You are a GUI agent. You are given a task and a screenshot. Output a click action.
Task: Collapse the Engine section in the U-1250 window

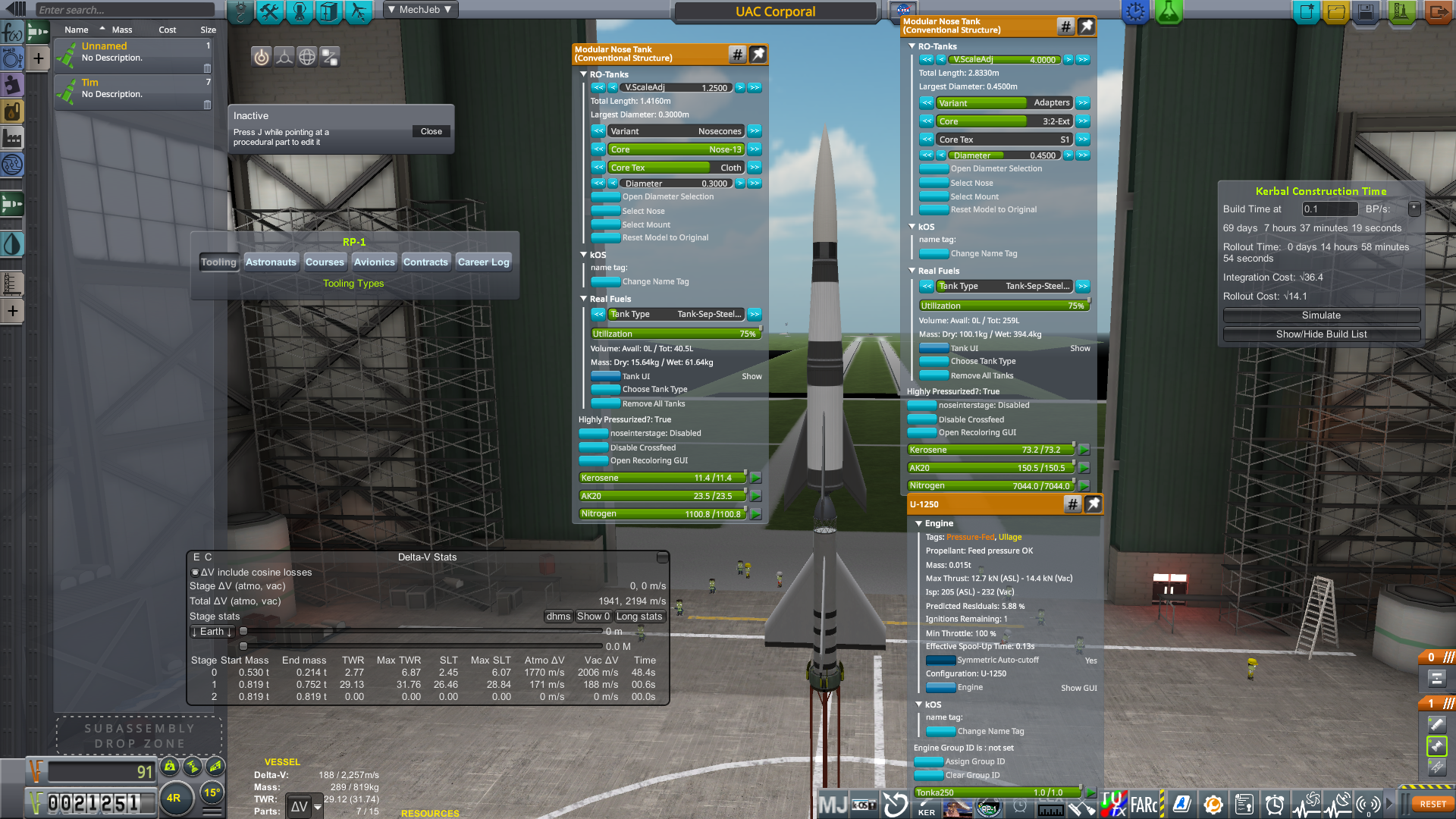(919, 523)
